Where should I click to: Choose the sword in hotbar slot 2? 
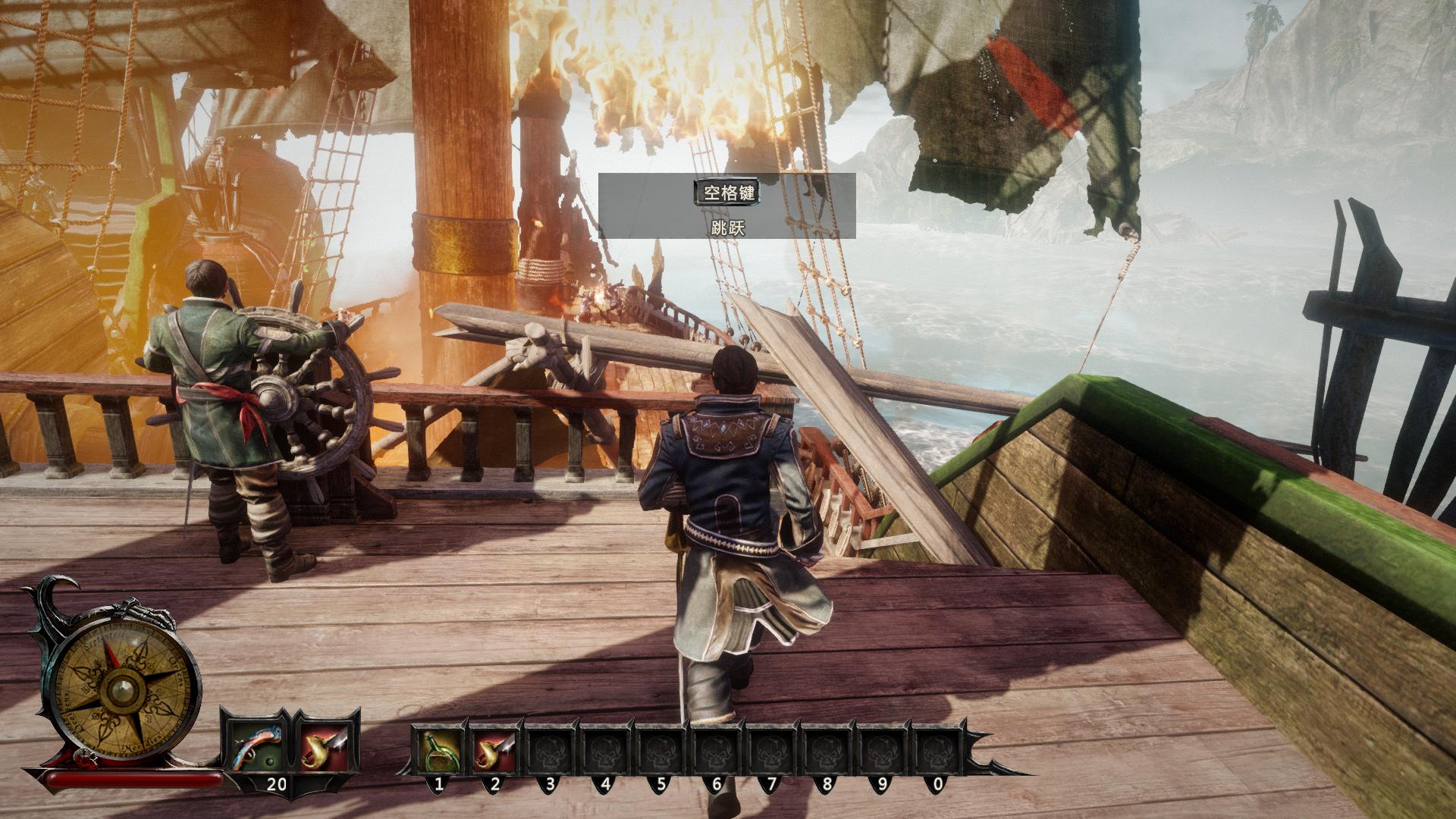coord(494,748)
